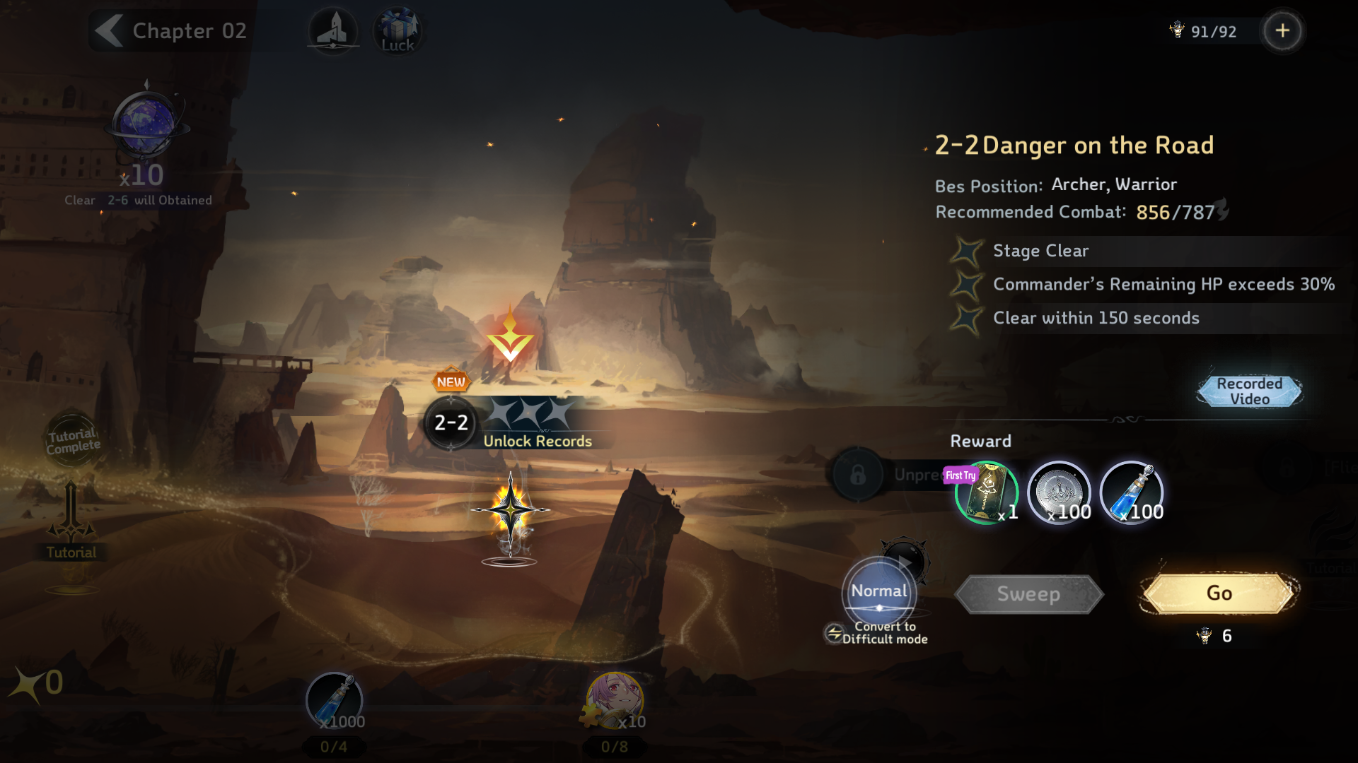Inspect the First Try card reward

(986, 493)
